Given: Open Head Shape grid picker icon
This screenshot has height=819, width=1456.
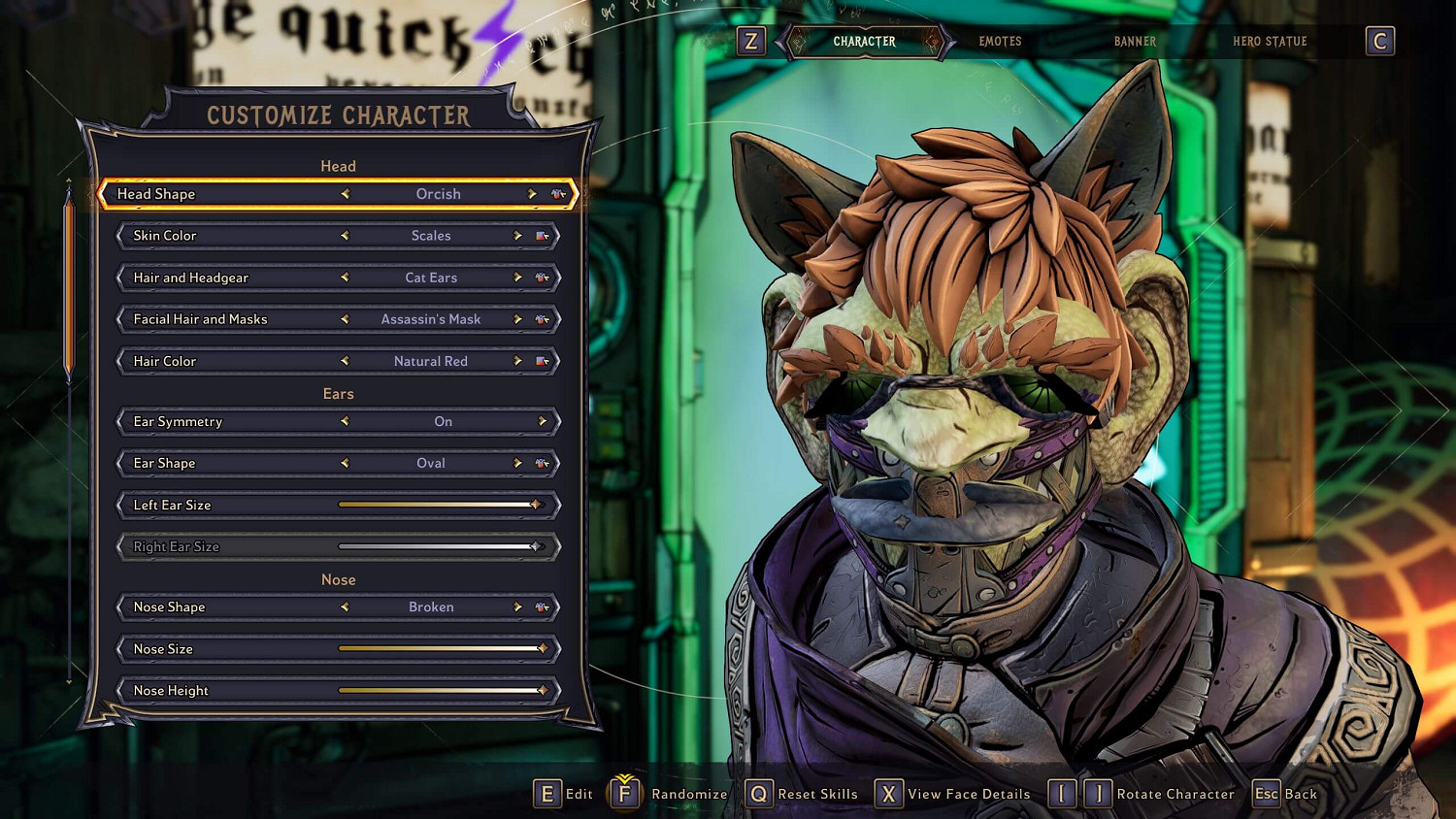Looking at the screenshot, I should click(x=558, y=194).
